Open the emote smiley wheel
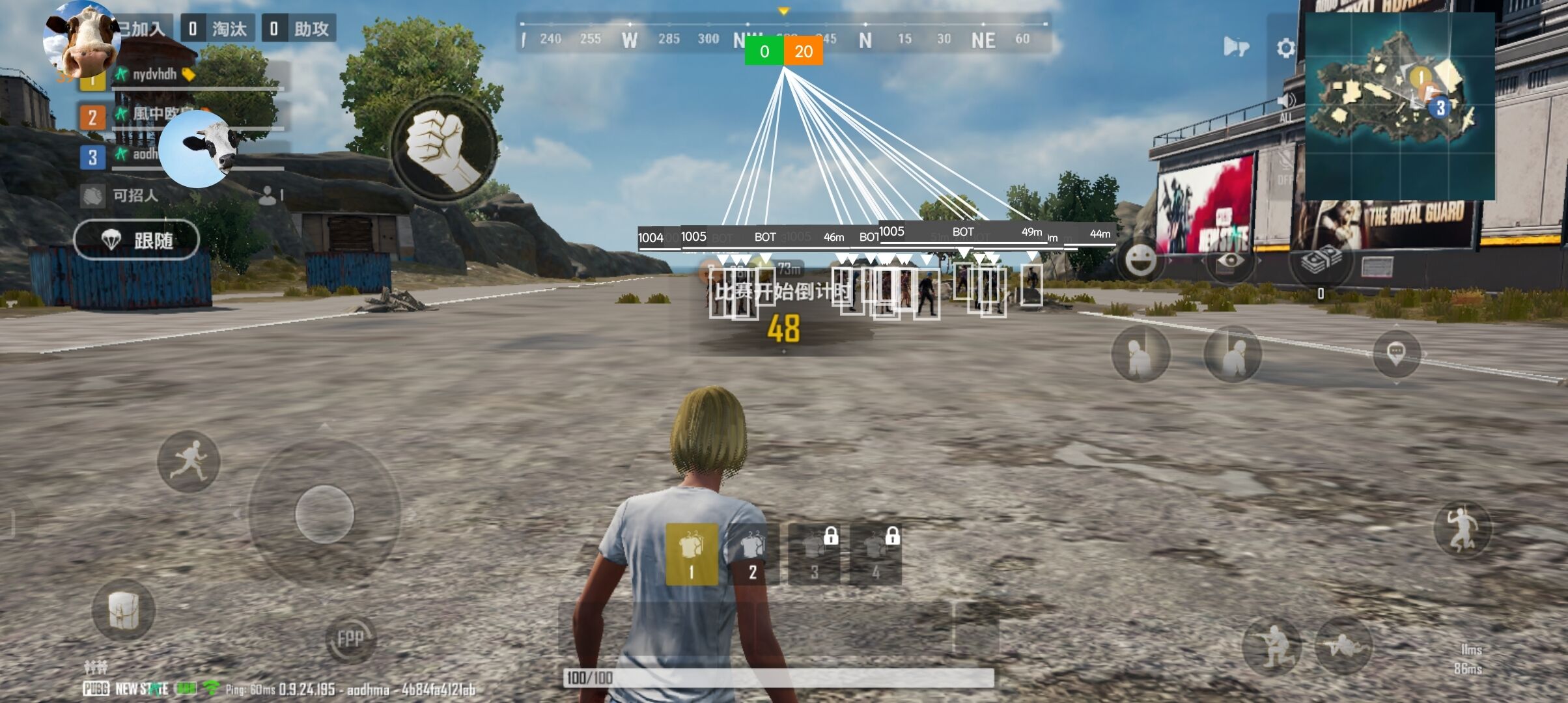The width and height of the screenshot is (1568, 703). click(x=1141, y=260)
